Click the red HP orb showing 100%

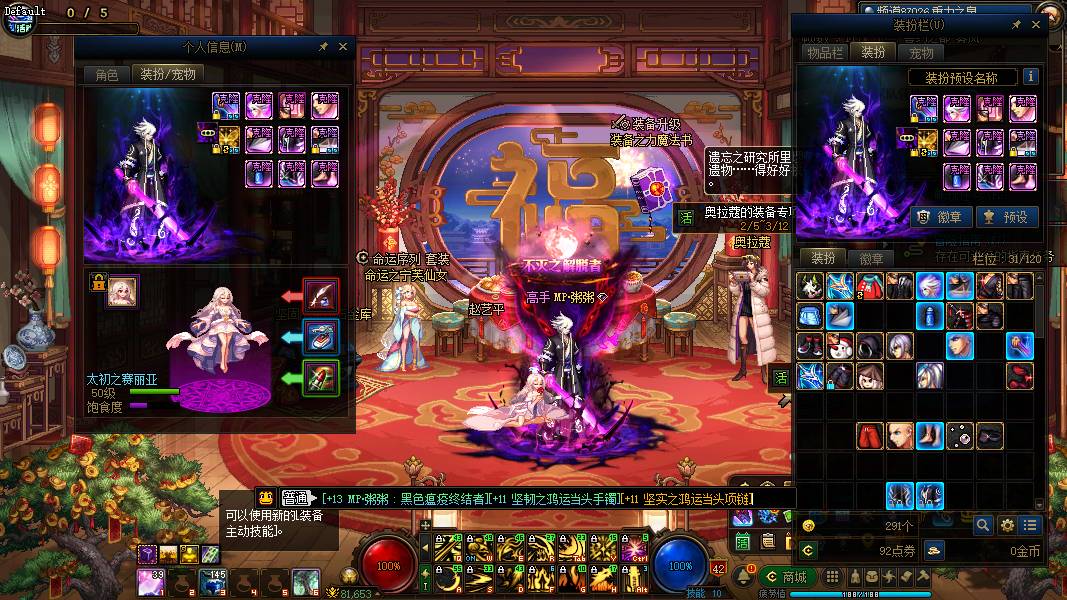point(389,565)
